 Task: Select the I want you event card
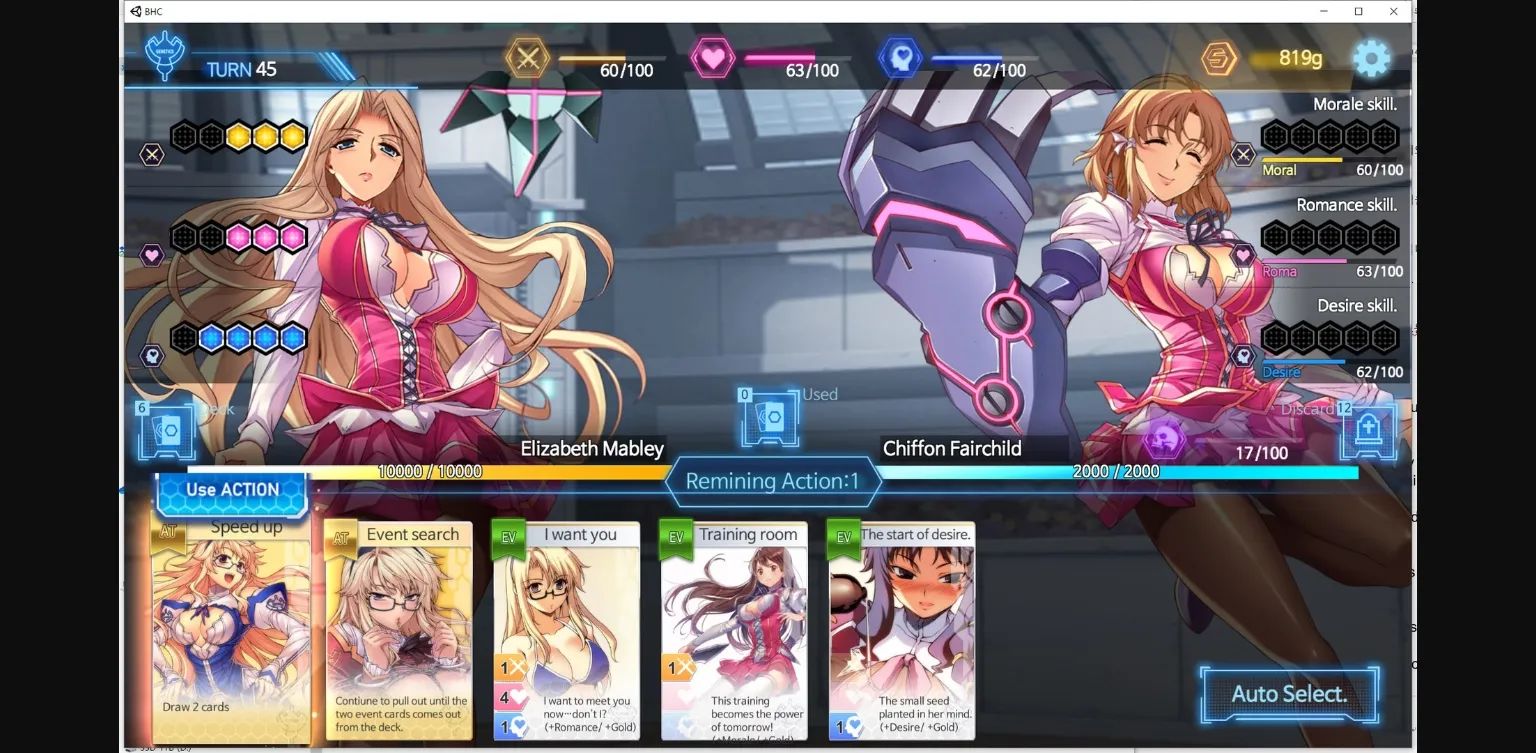pos(566,630)
